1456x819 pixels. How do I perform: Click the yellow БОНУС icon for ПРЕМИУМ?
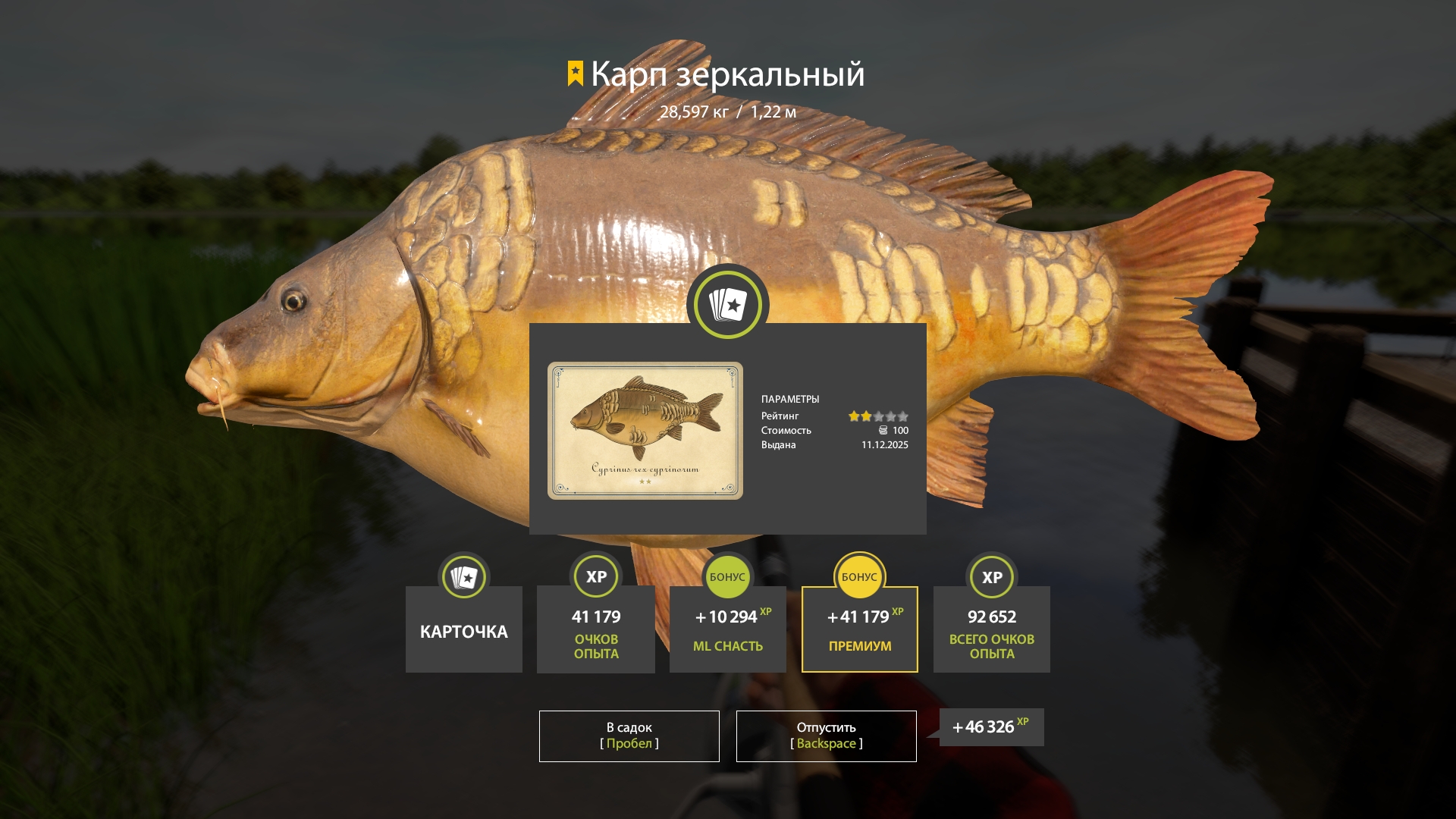(x=859, y=577)
